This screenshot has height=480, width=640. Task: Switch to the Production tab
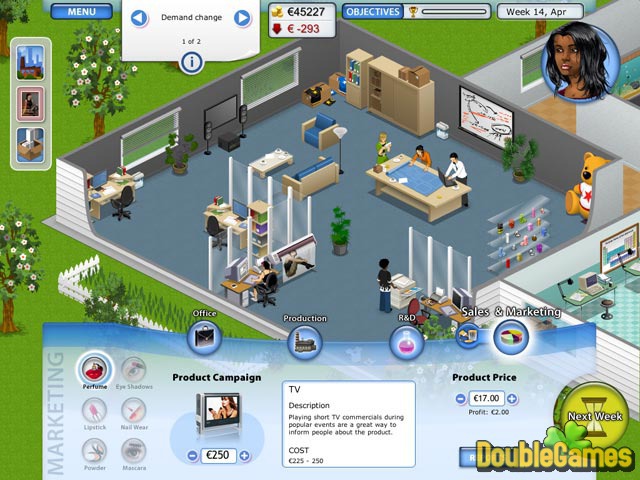[305, 340]
